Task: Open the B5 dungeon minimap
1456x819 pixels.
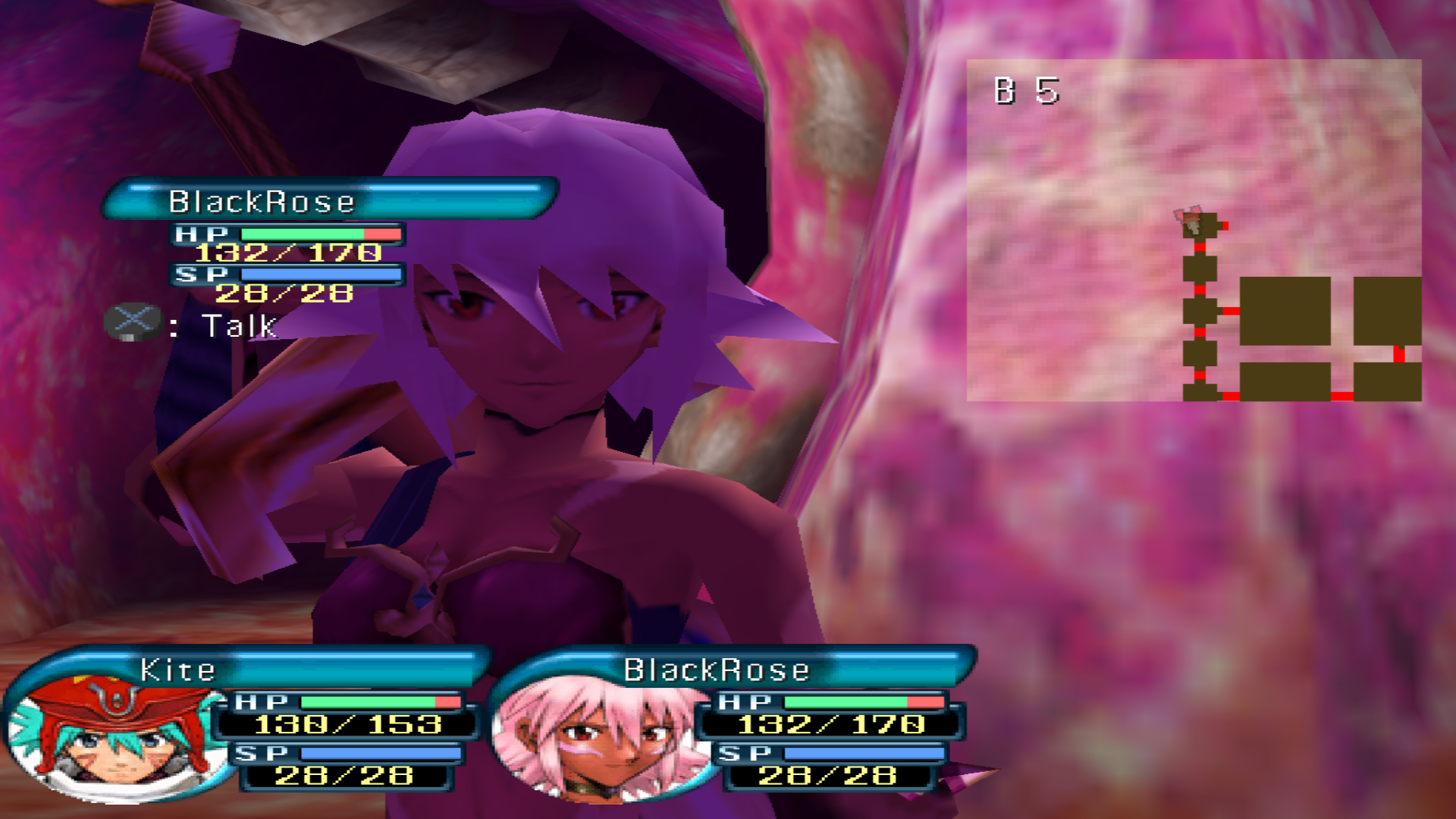Action: [1194, 230]
